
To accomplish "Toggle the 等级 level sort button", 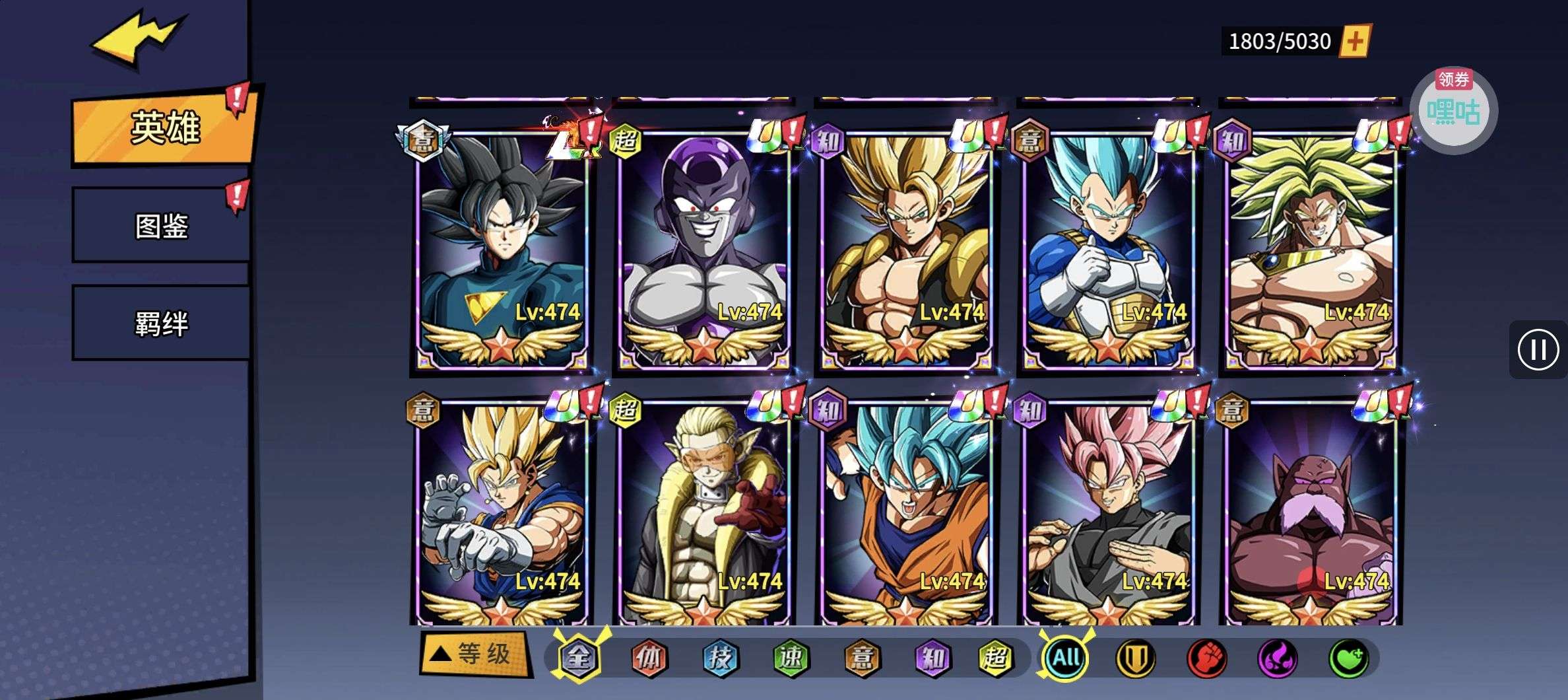I will (474, 654).
